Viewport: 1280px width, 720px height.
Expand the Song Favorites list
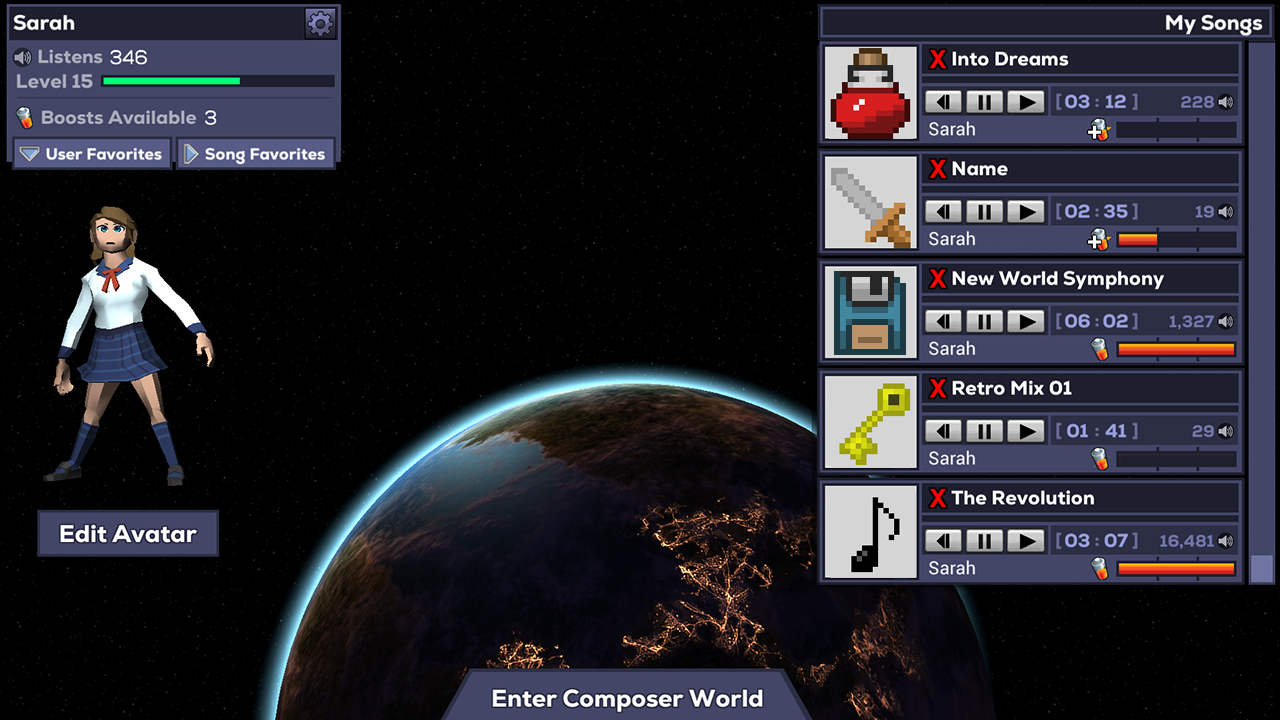(256, 153)
